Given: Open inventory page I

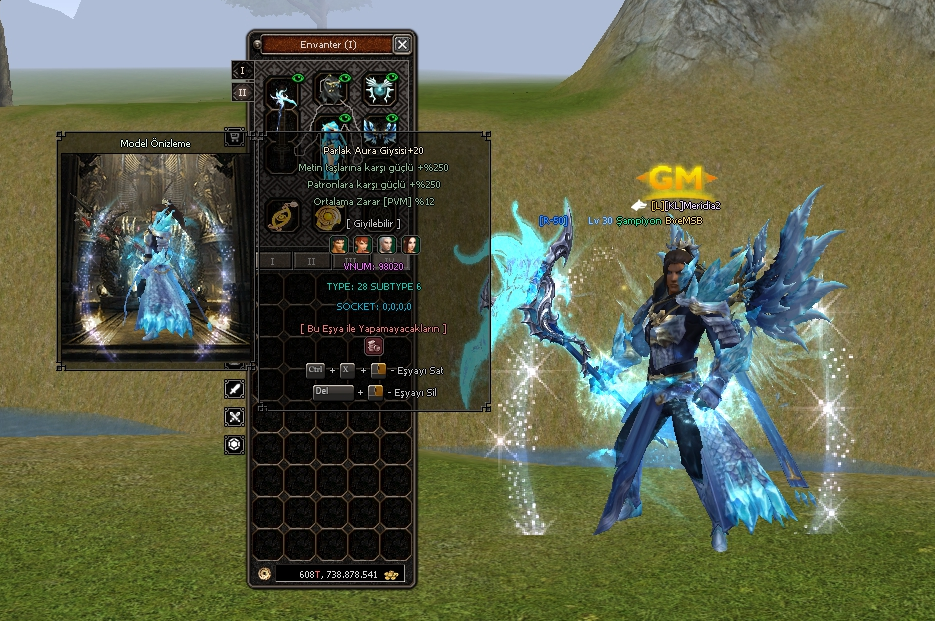Looking at the screenshot, I should [273, 261].
